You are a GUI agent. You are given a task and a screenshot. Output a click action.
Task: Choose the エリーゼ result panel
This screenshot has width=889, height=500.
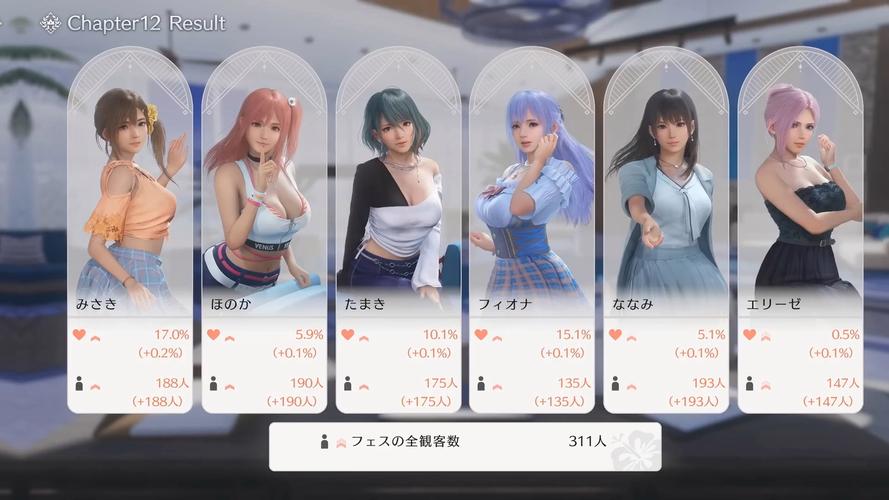pos(800,230)
